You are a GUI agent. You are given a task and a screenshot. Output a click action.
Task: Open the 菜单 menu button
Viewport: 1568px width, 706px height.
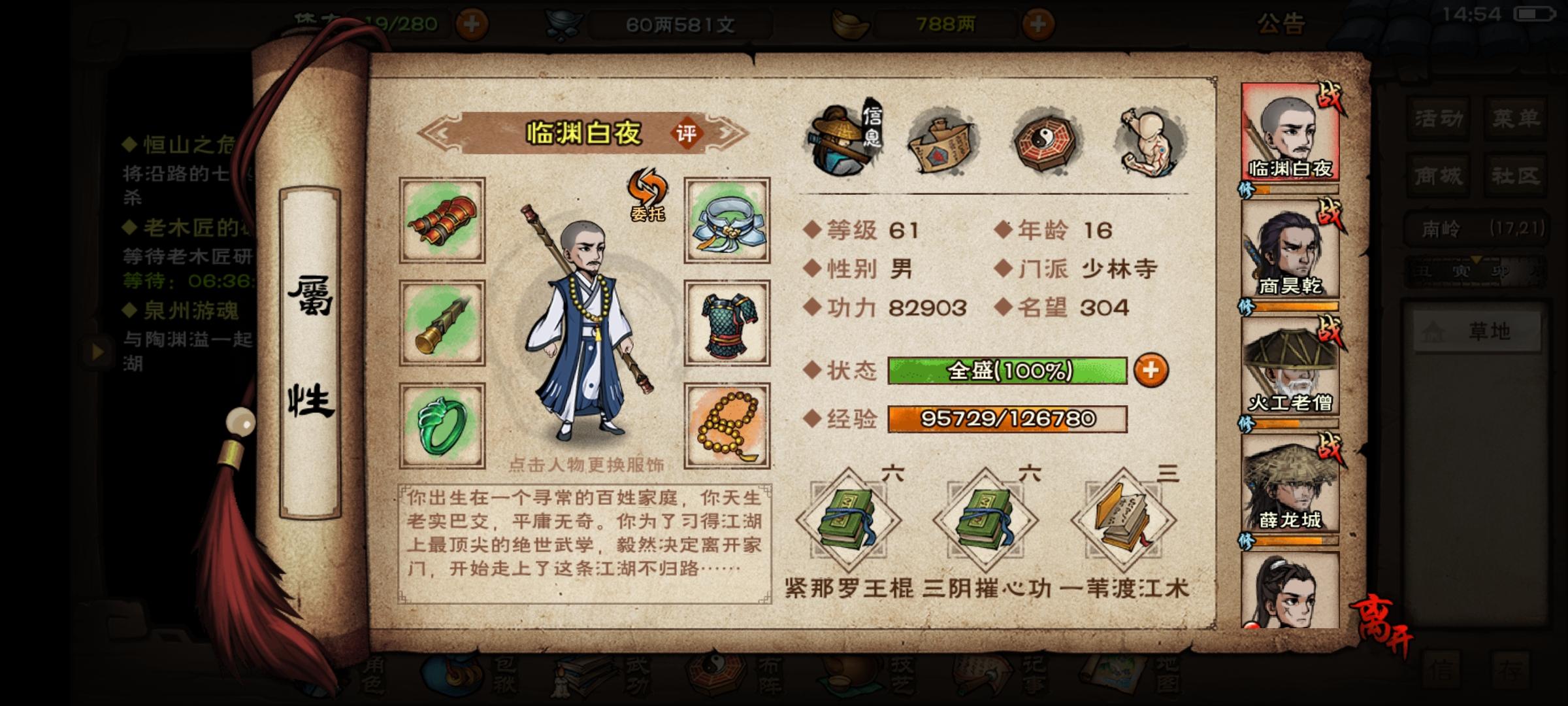click(x=1516, y=118)
